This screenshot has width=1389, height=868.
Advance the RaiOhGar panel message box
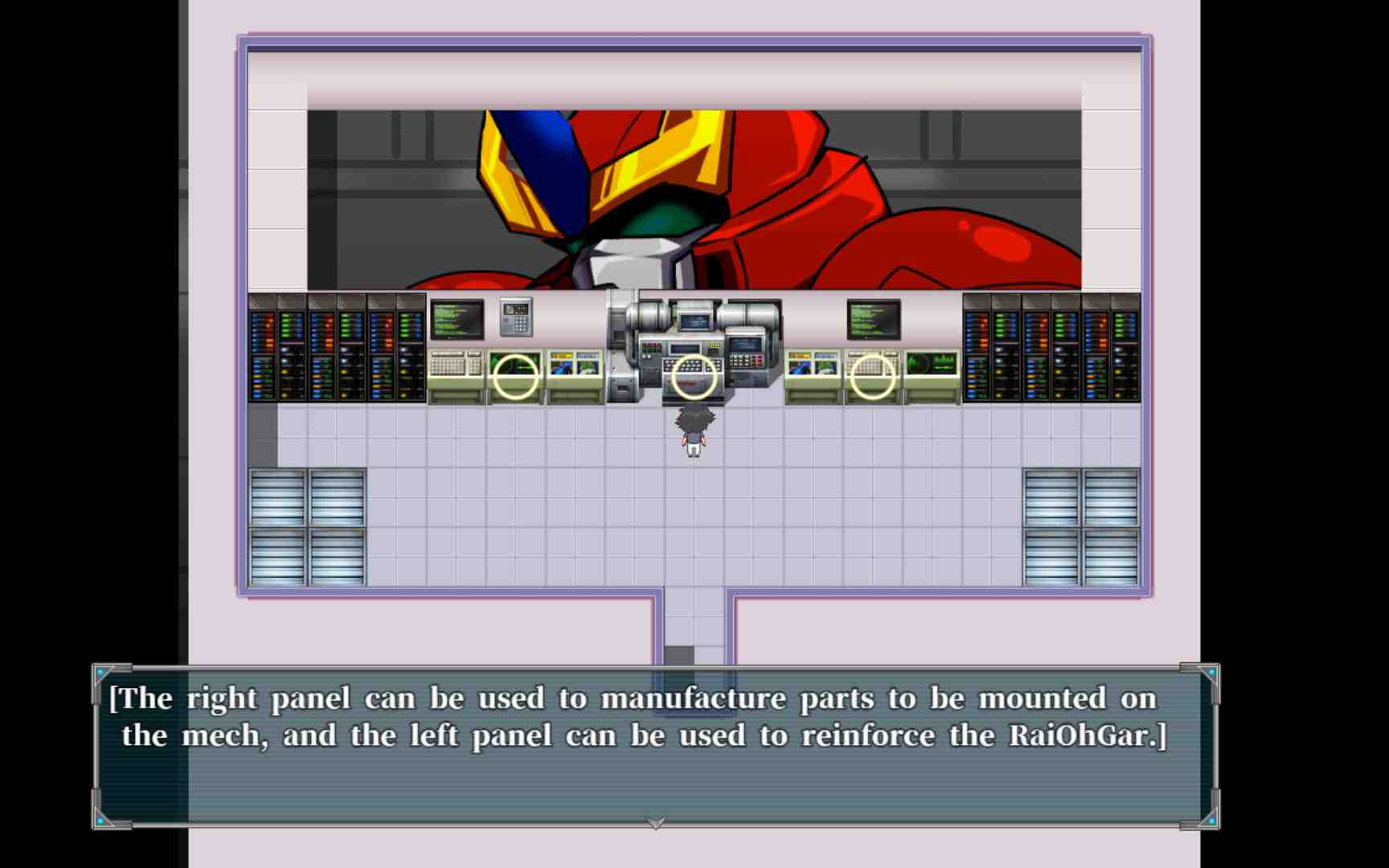[x=654, y=746]
